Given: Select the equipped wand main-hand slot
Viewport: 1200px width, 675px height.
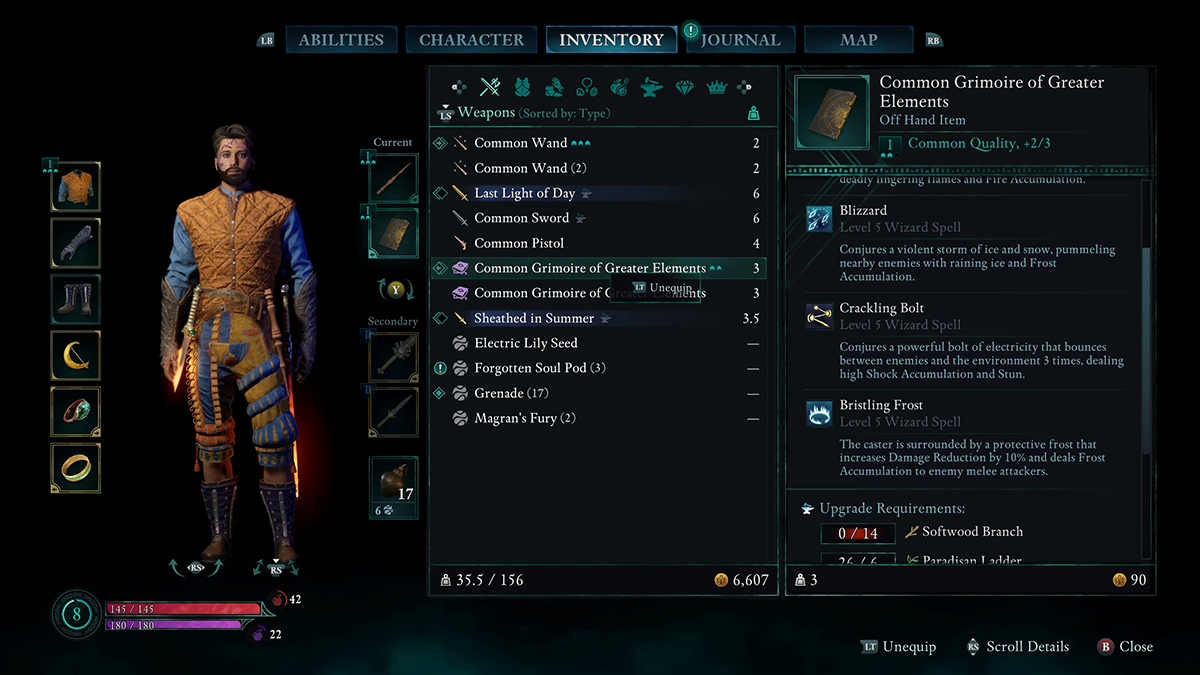Looking at the screenshot, I should tap(393, 178).
